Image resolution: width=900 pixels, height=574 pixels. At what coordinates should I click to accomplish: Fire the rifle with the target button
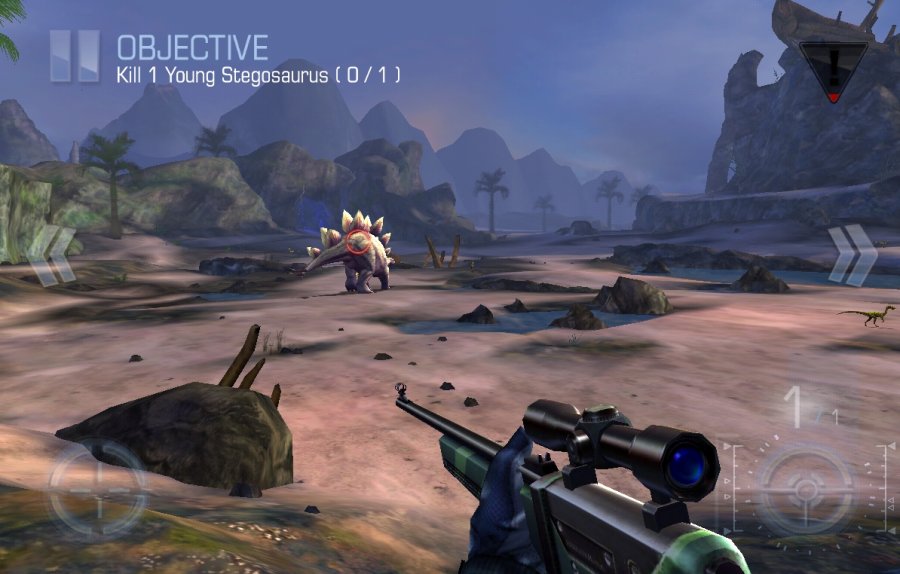point(803,489)
